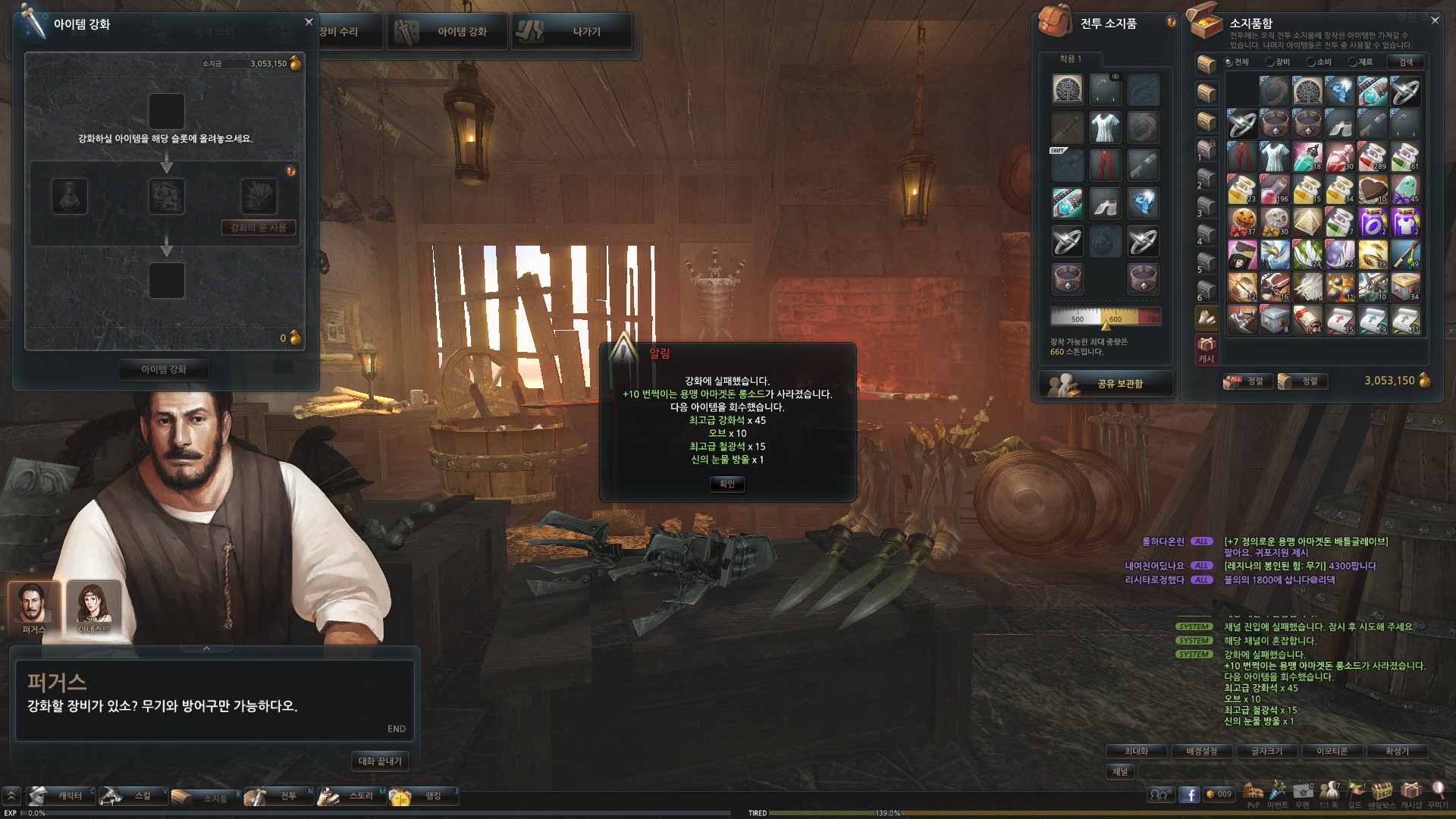Open the 캐시 cash inventory tab
The image size is (1456, 819).
tap(1206, 350)
